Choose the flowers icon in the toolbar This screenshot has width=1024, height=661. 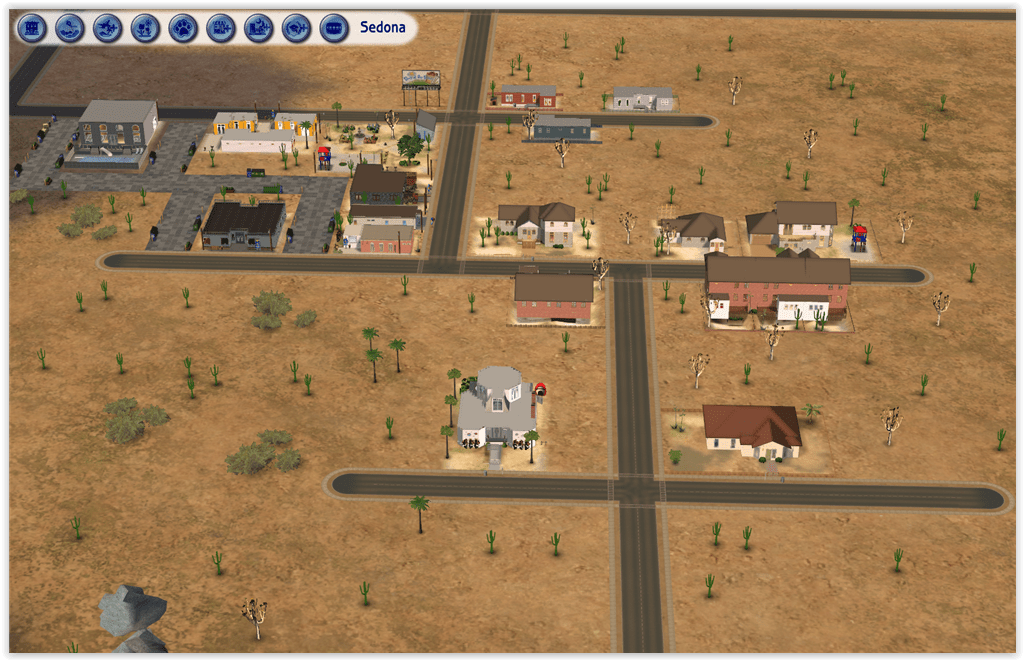pos(145,28)
